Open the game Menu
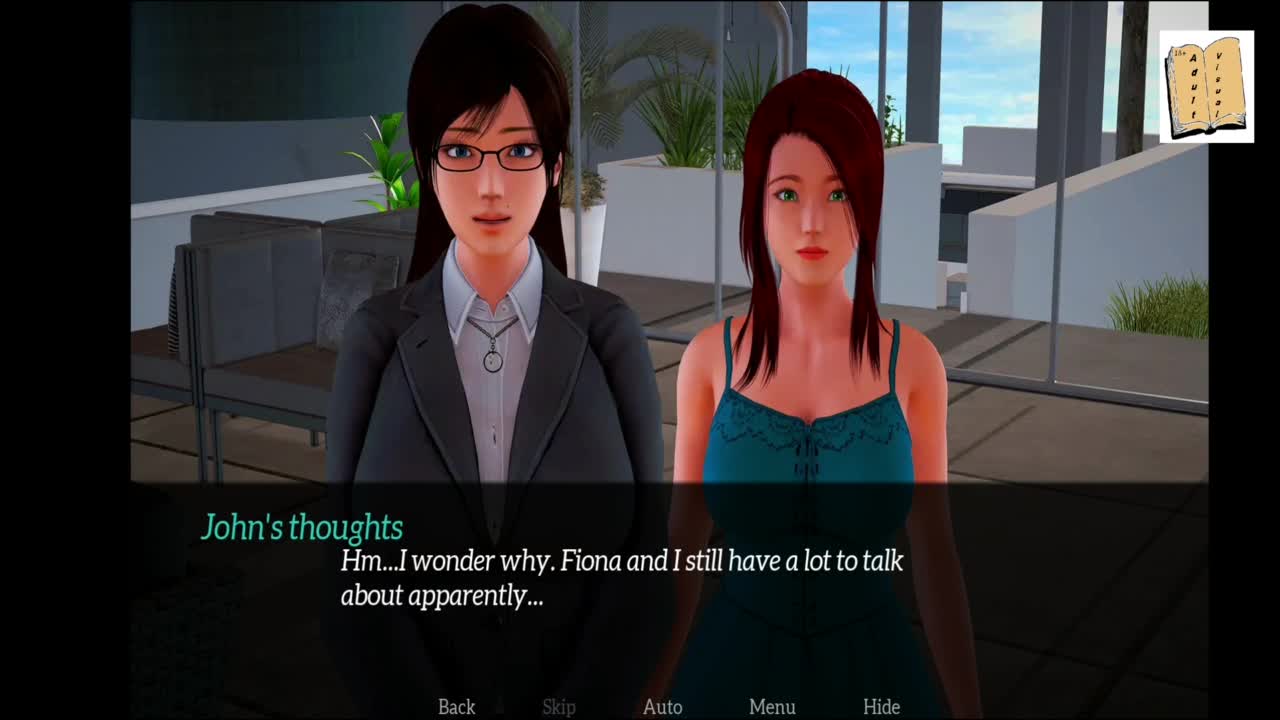The height and width of the screenshot is (720, 1280). point(772,707)
